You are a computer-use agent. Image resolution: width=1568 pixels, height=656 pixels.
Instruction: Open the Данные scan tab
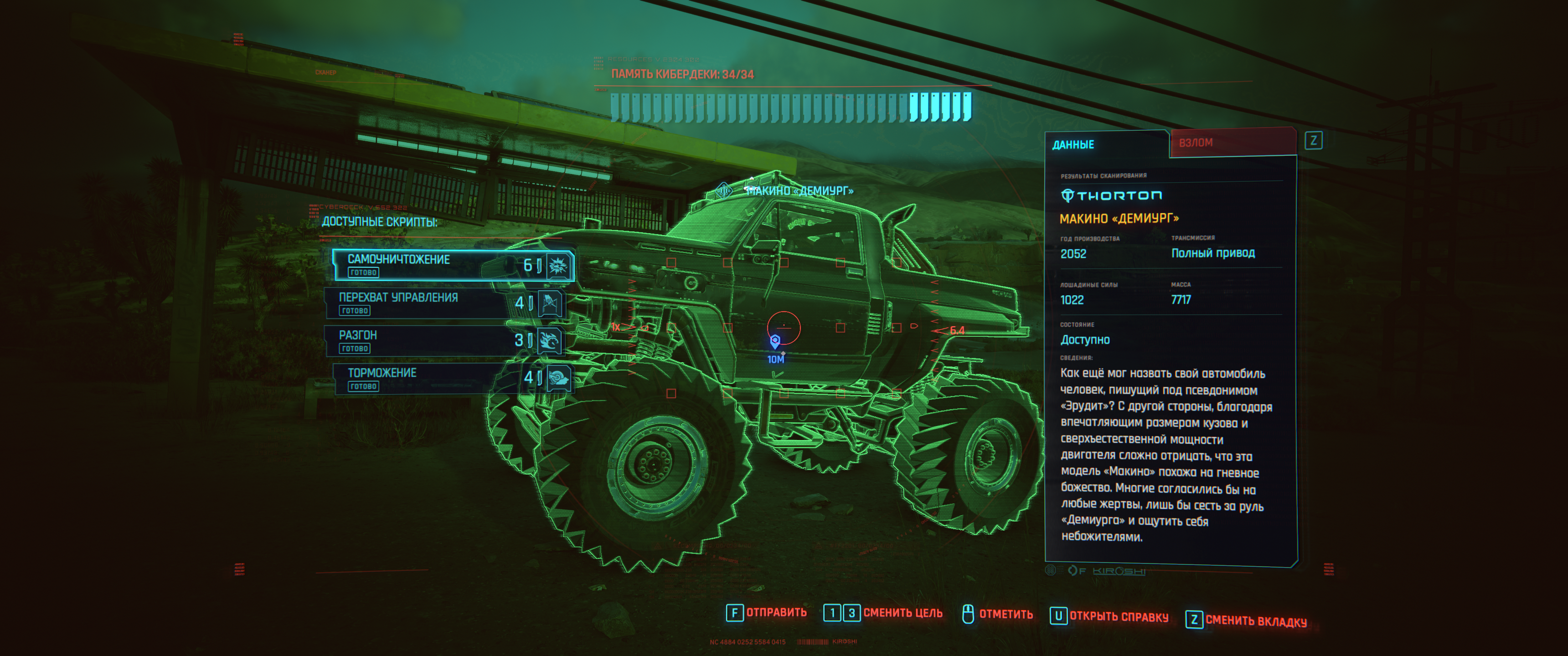1105,145
